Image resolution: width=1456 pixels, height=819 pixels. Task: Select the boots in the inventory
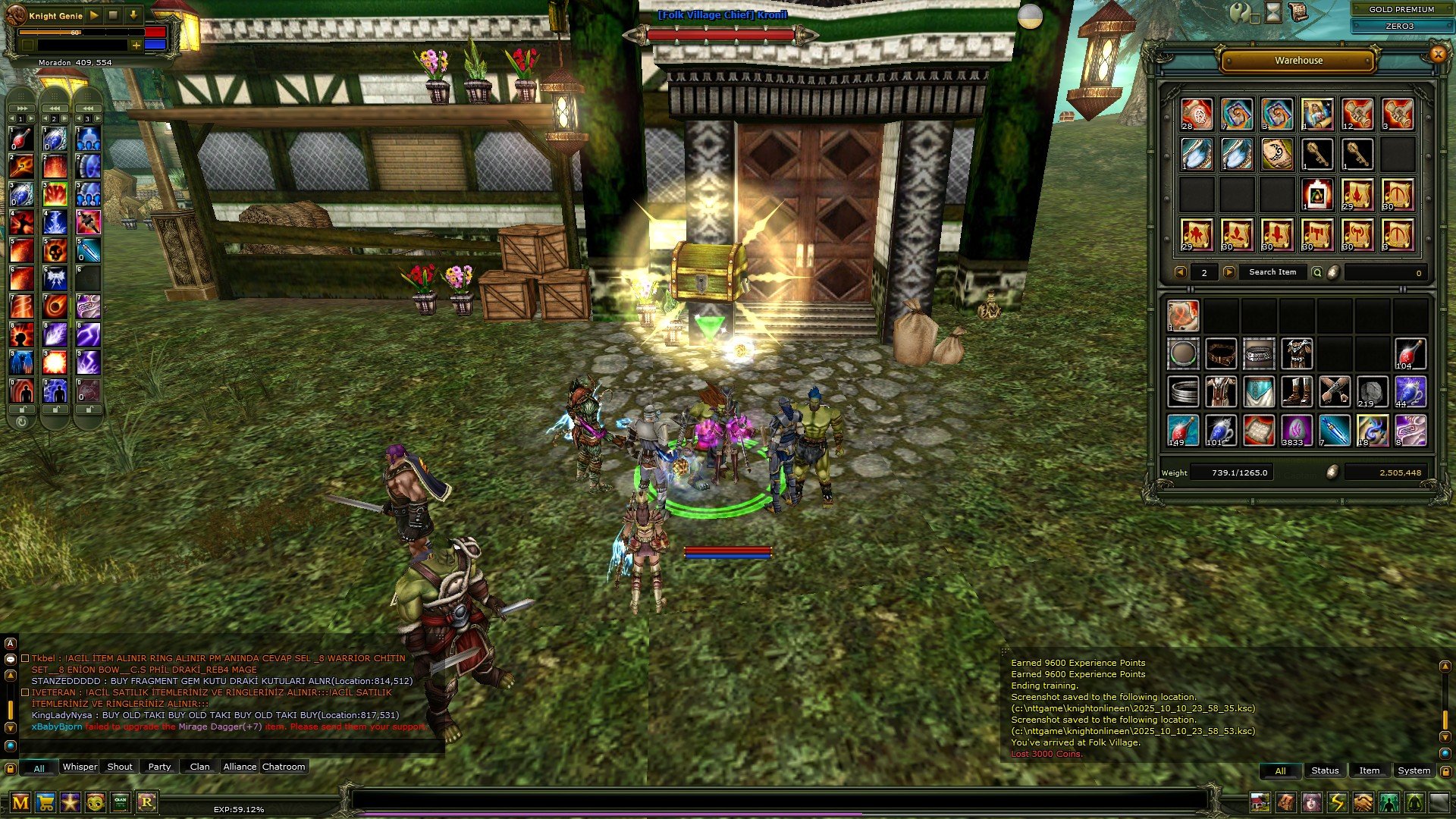click(1296, 392)
